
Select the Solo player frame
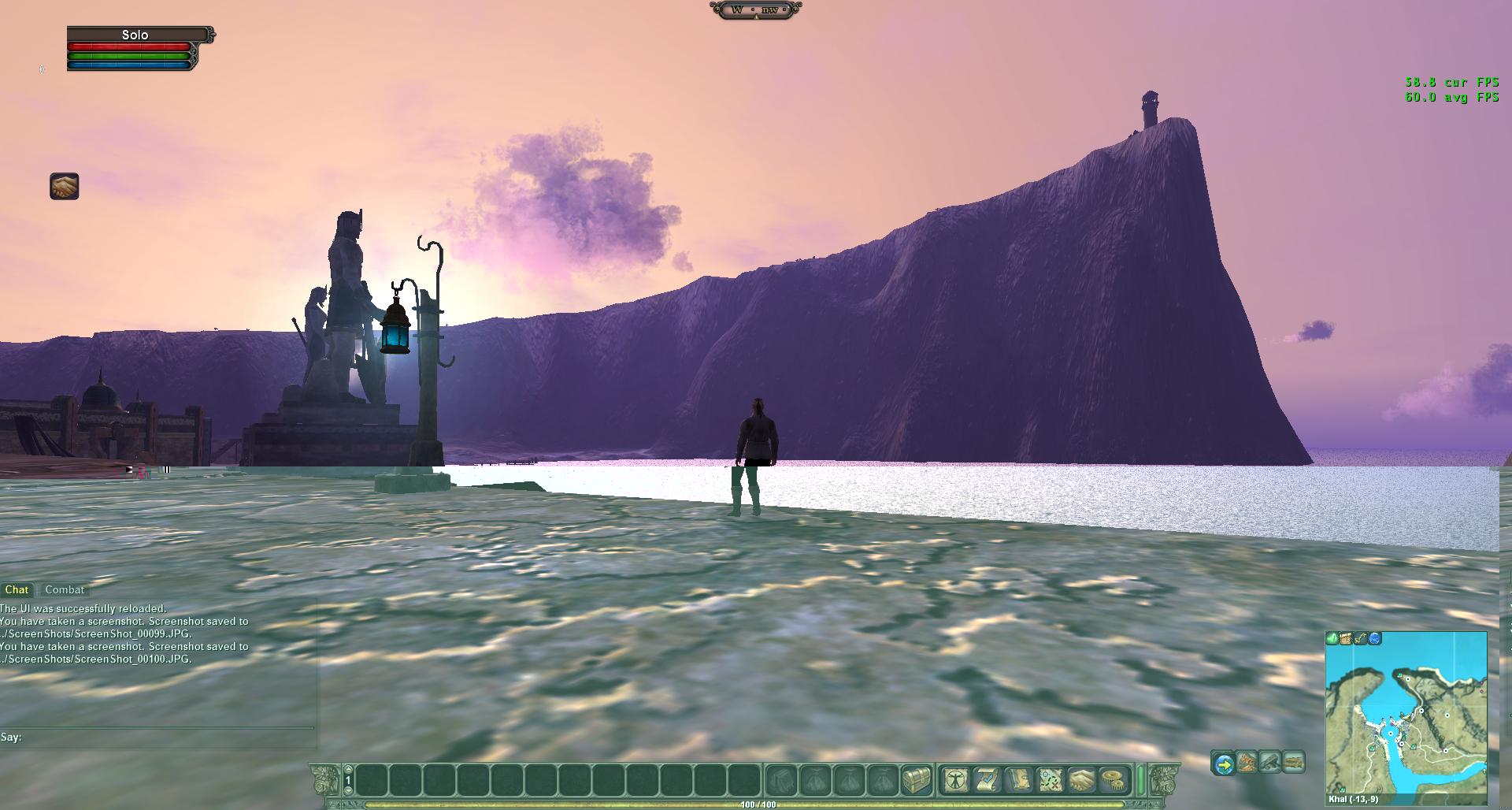click(x=135, y=35)
